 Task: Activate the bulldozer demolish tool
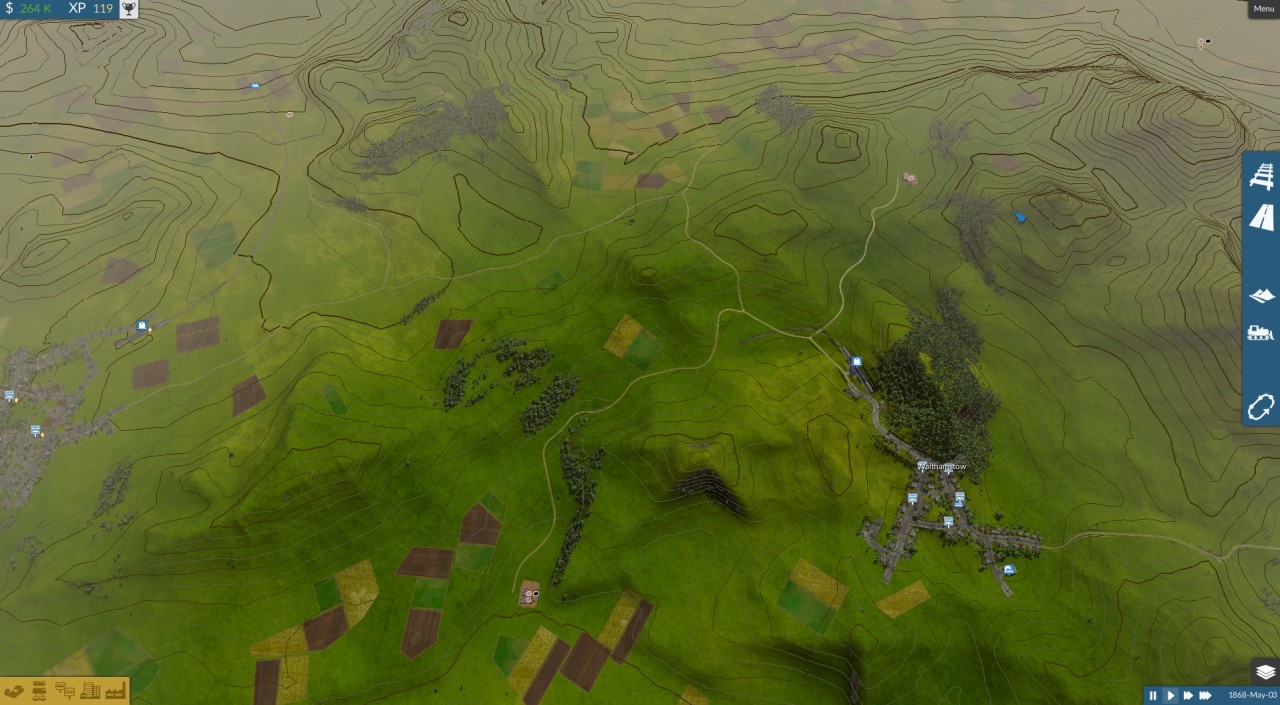click(1261, 333)
